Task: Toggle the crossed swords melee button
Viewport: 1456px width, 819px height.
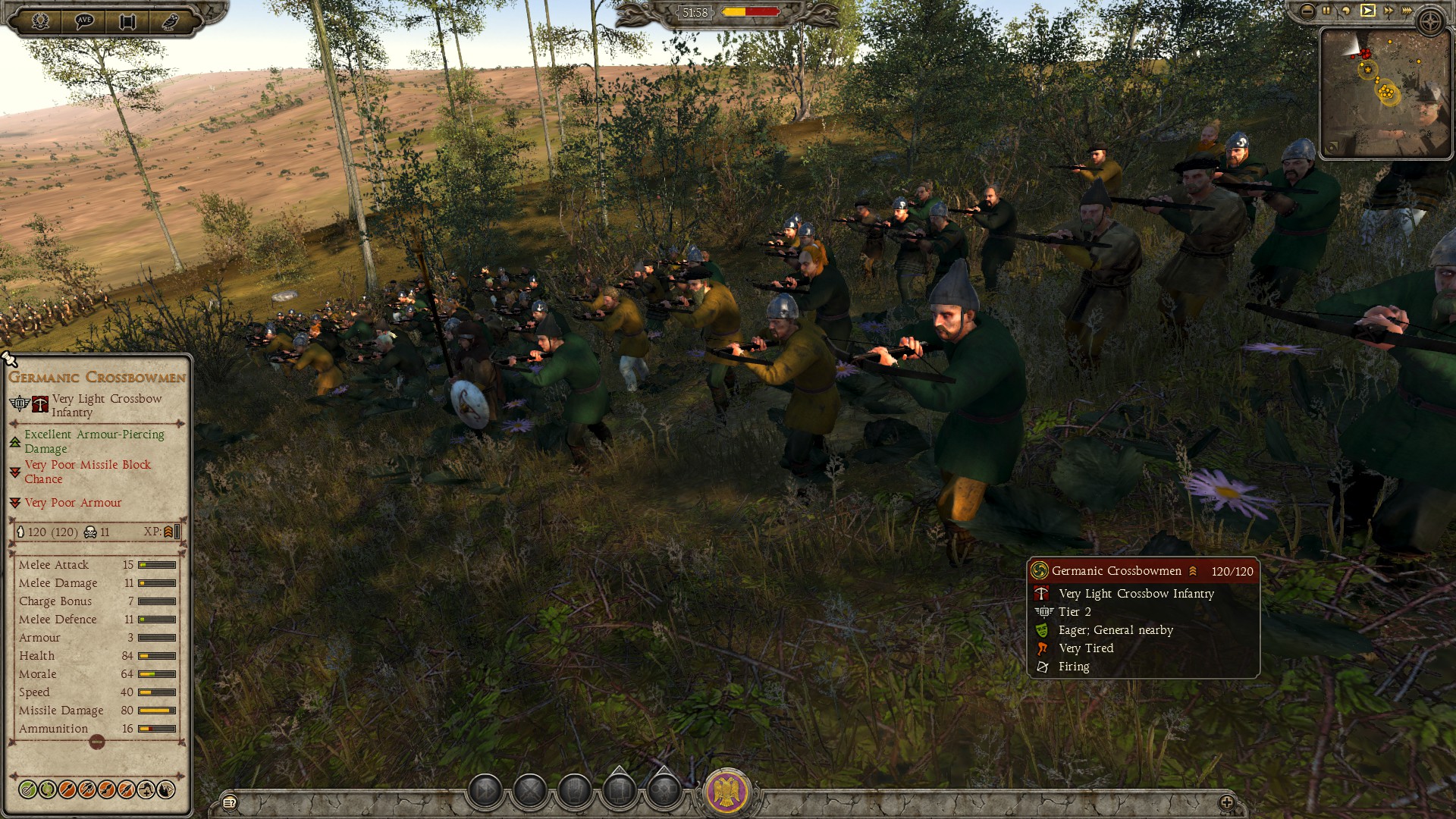Action: [x=530, y=792]
